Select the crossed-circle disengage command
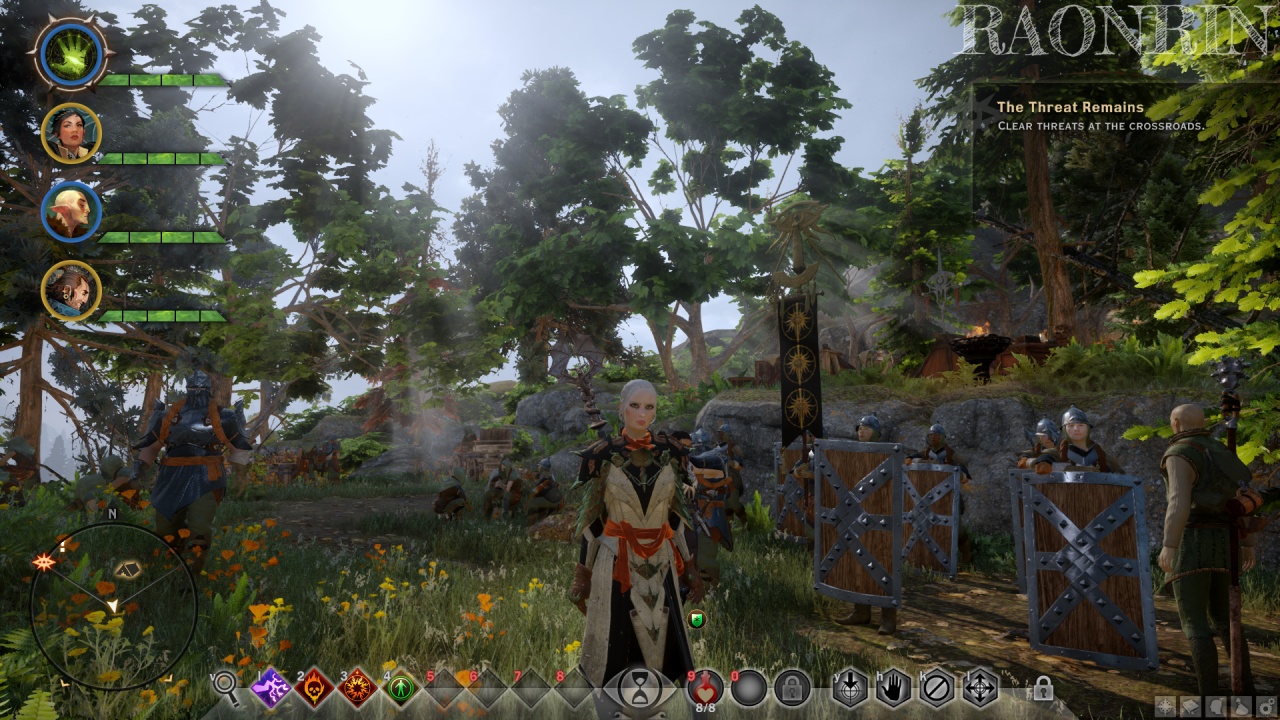The width and height of the screenshot is (1280, 720). point(937,688)
